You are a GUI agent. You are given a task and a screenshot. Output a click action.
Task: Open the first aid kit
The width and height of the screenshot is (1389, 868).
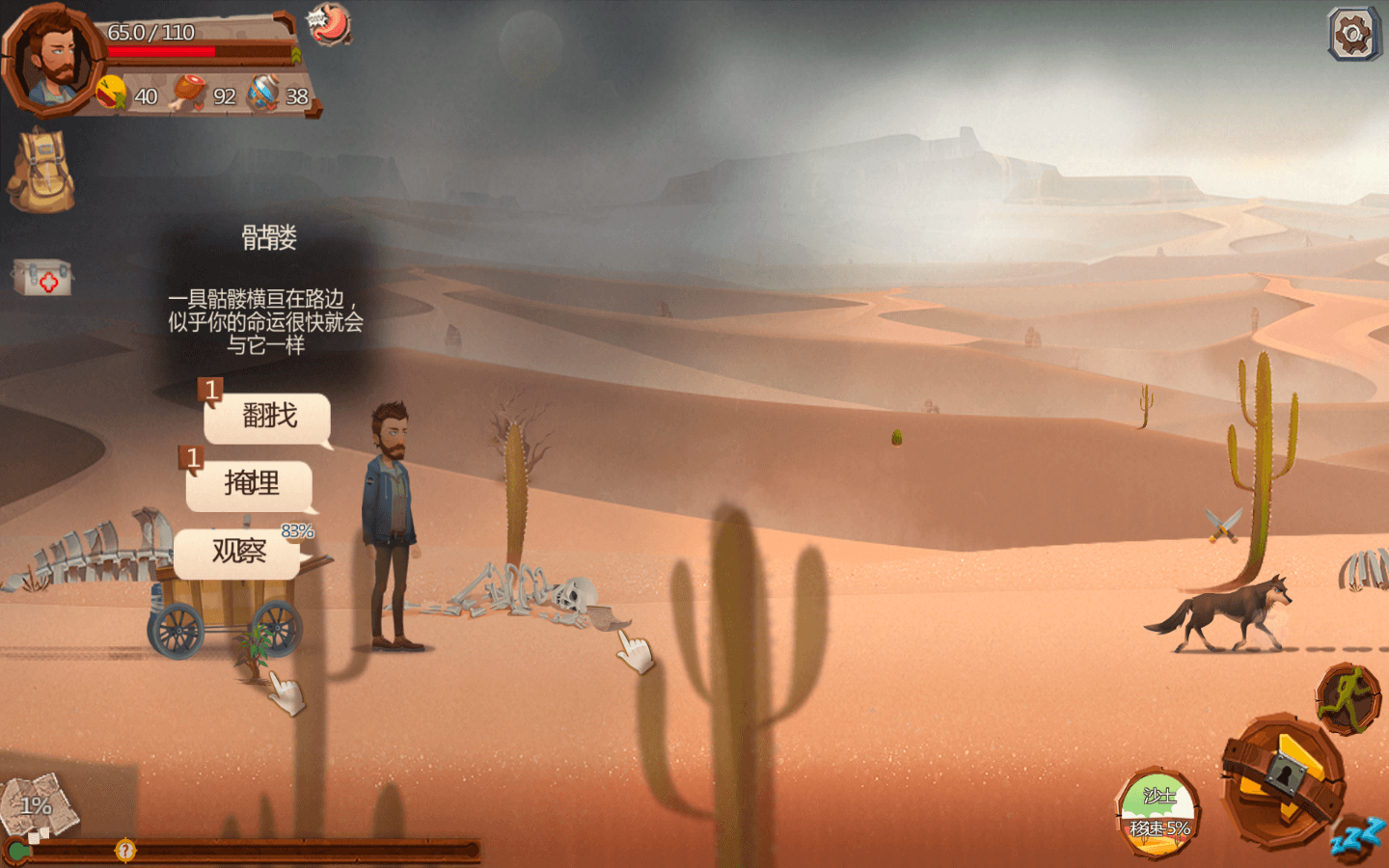point(41,278)
